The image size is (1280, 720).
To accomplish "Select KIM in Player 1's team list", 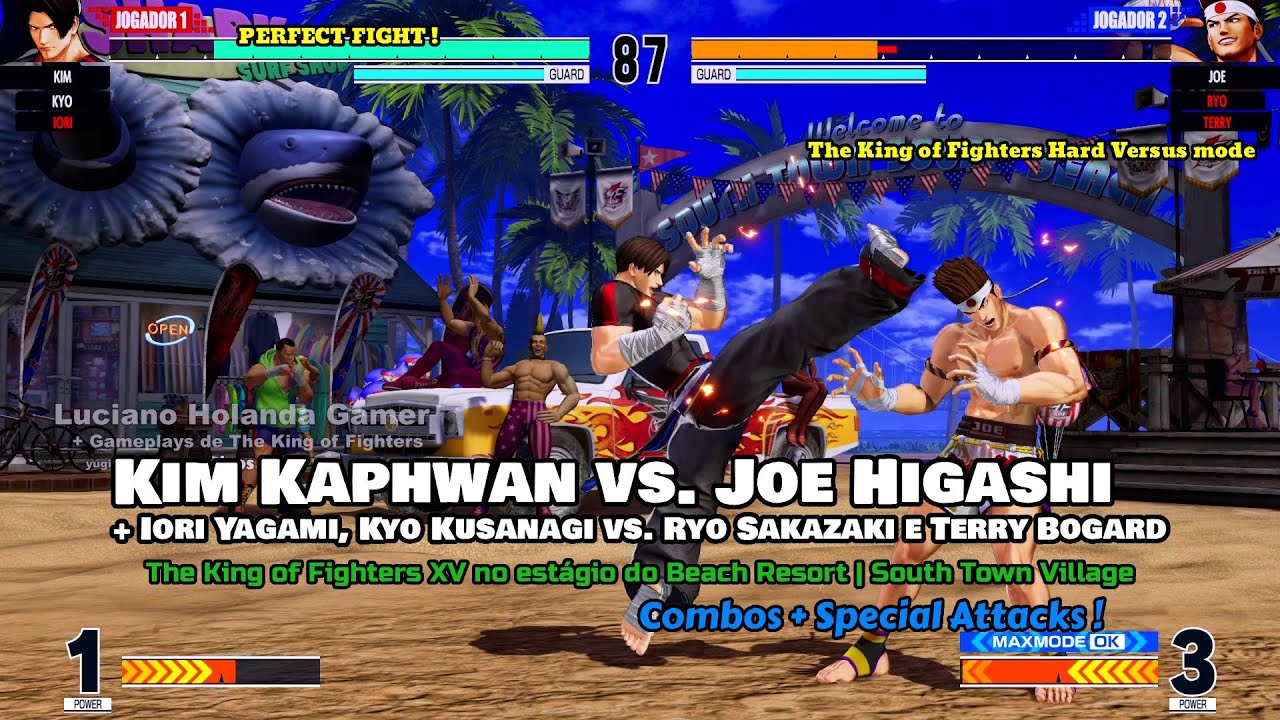I will pos(61,75).
